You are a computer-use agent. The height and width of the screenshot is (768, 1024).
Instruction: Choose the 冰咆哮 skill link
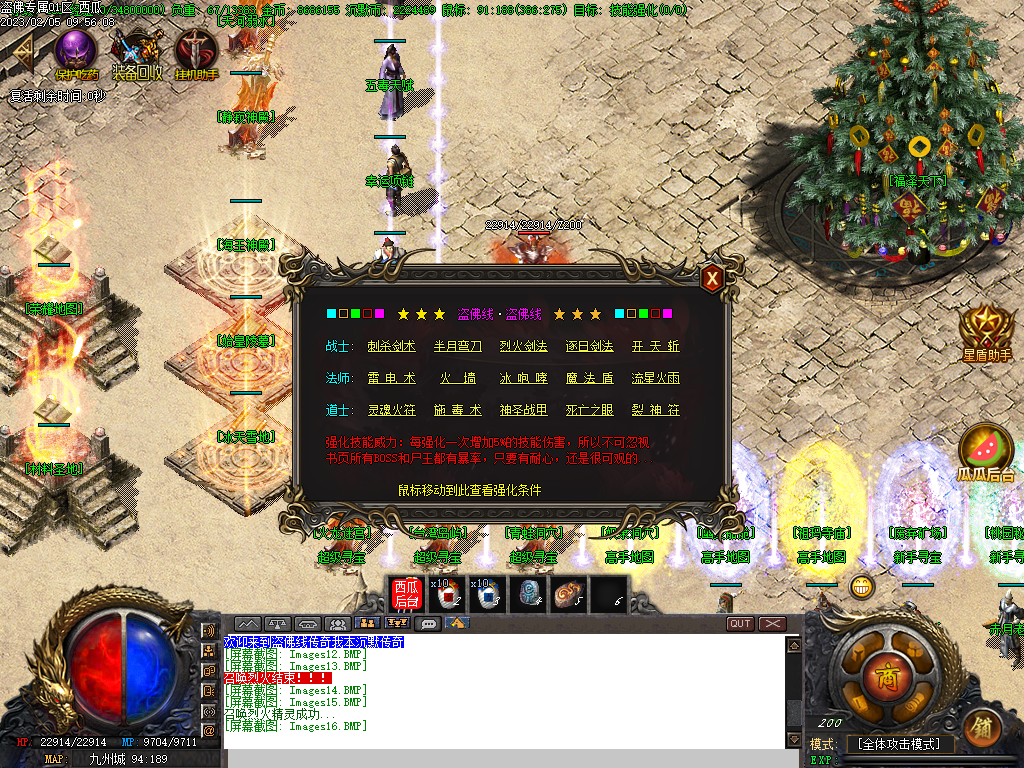click(524, 378)
